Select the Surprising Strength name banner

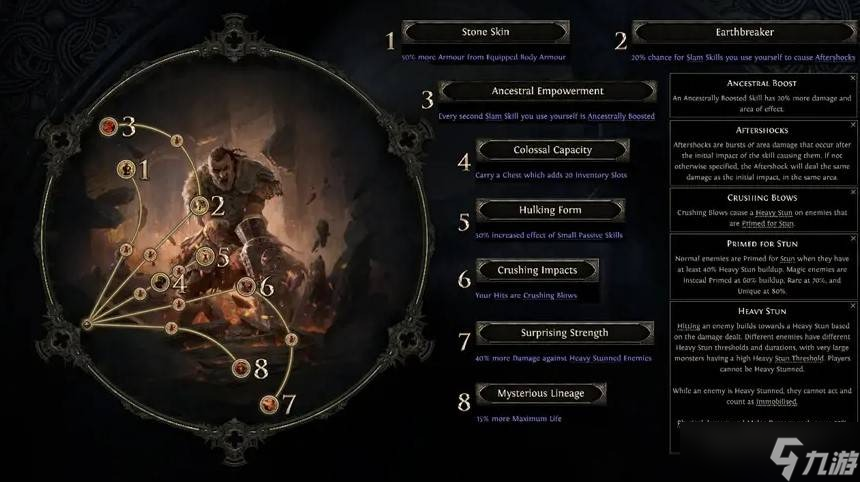coord(564,333)
